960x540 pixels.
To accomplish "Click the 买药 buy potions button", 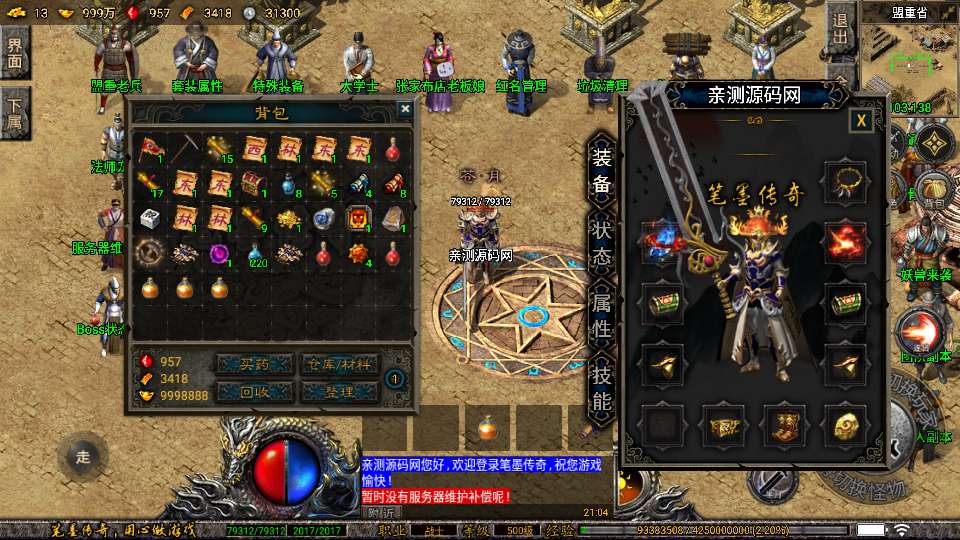I will pos(255,364).
